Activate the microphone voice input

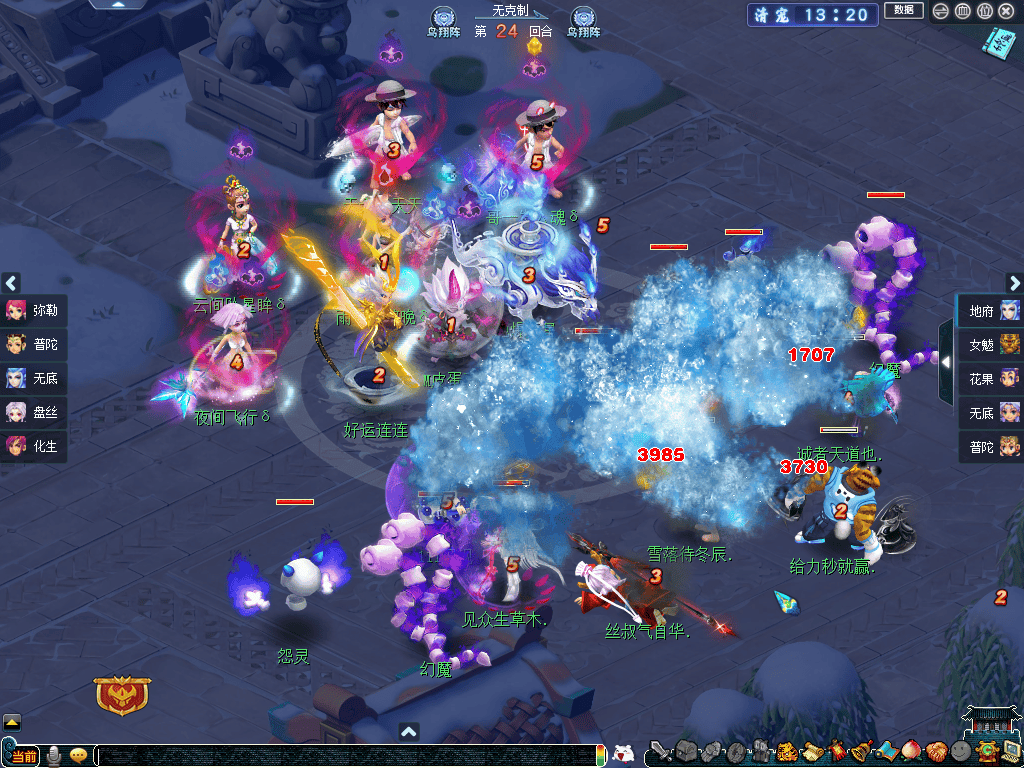pos(55,755)
